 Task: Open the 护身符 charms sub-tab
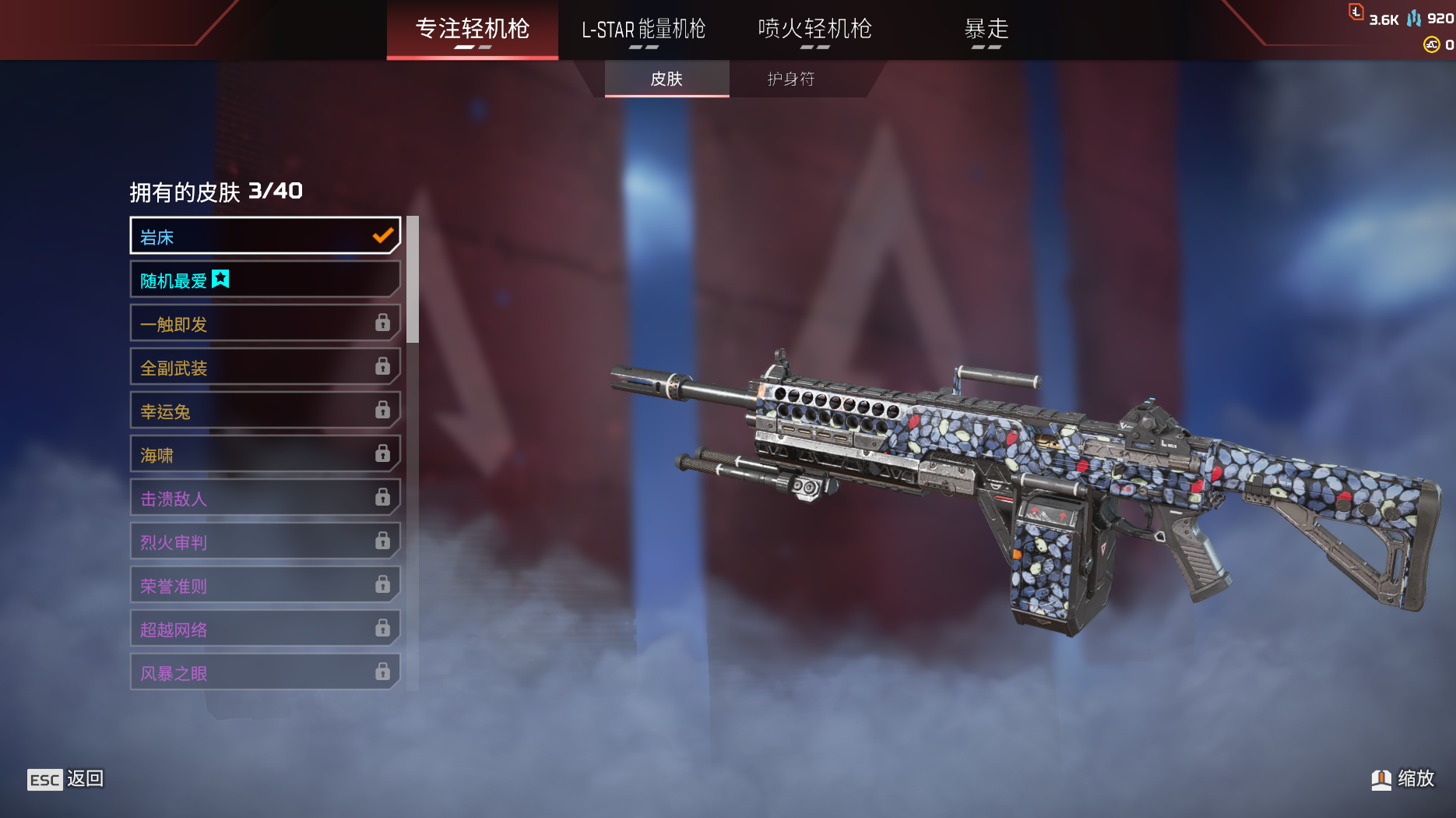point(790,79)
